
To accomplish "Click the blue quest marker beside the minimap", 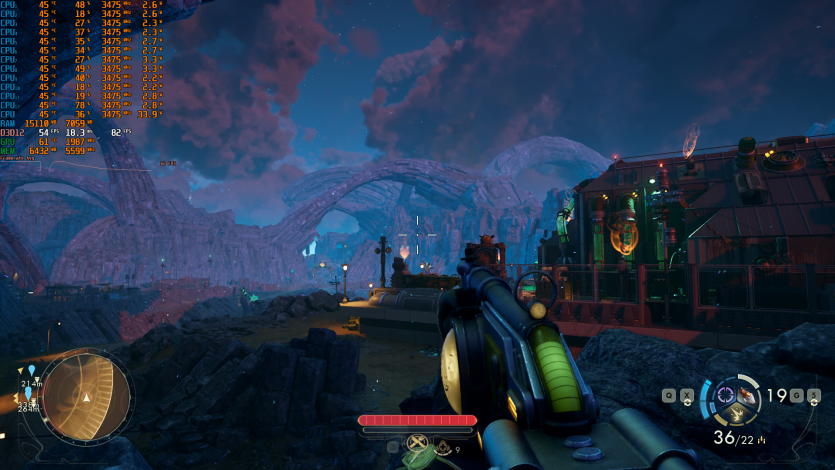I will (x=32, y=370).
